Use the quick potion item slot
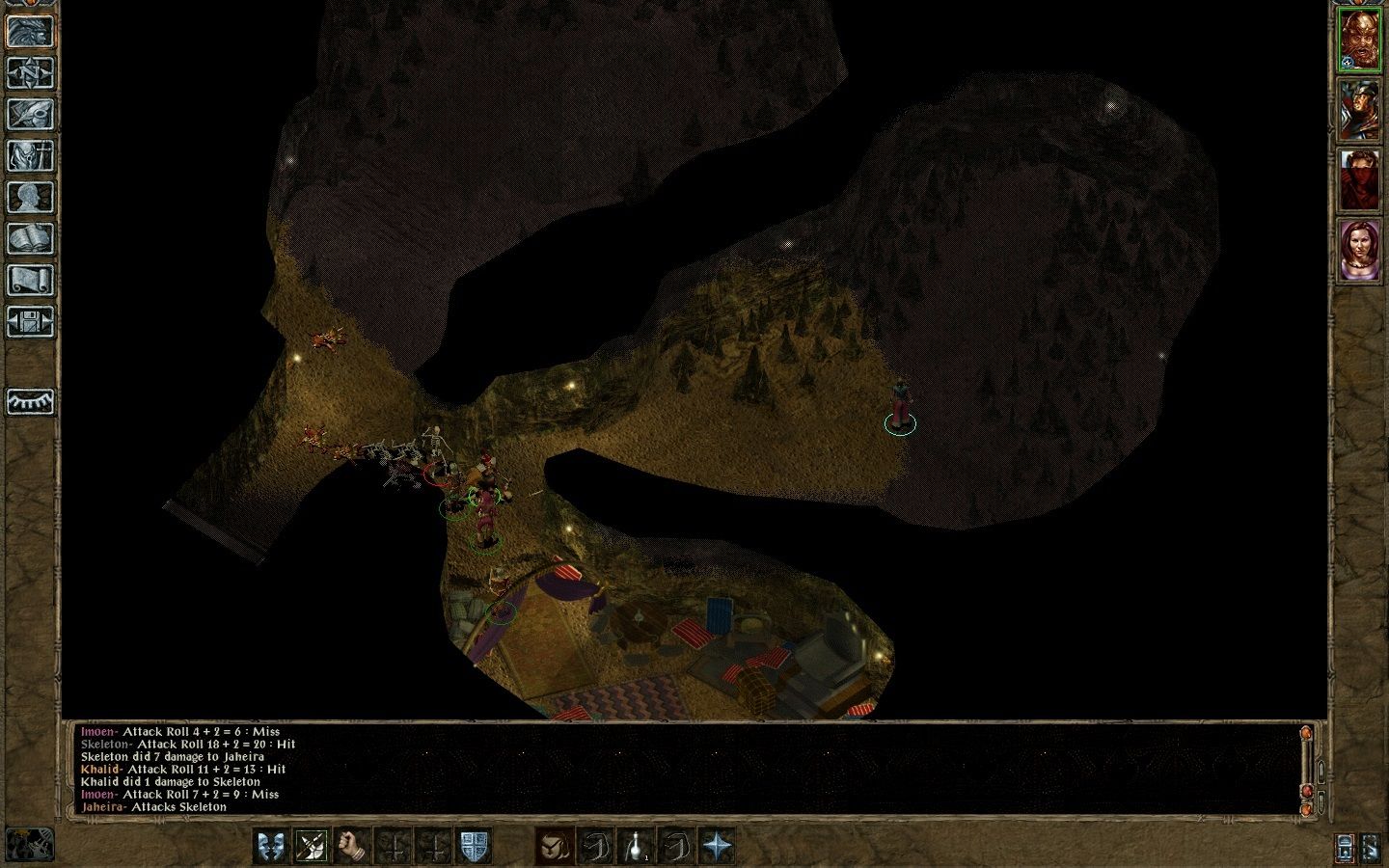 [636, 844]
